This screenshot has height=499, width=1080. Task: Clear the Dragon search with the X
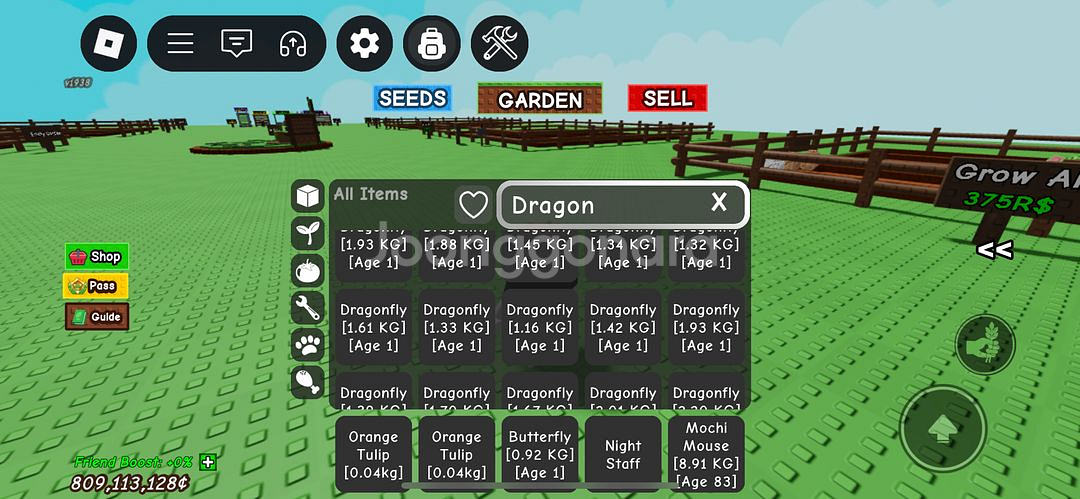(719, 203)
